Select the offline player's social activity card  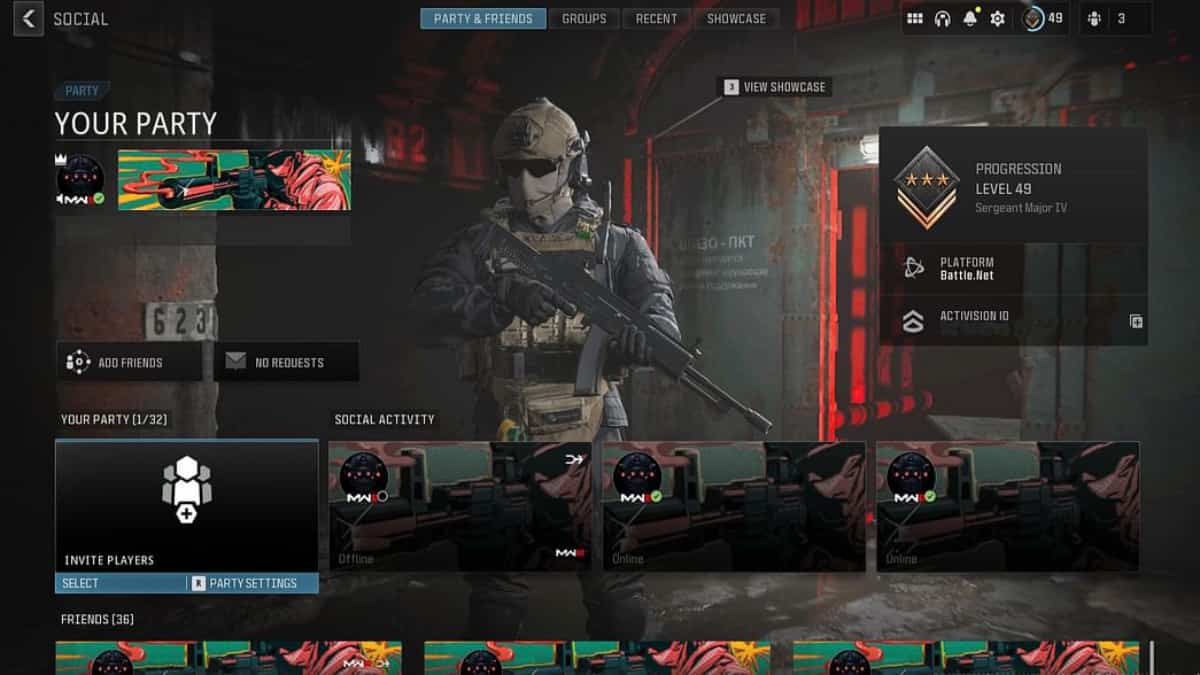point(460,506)
